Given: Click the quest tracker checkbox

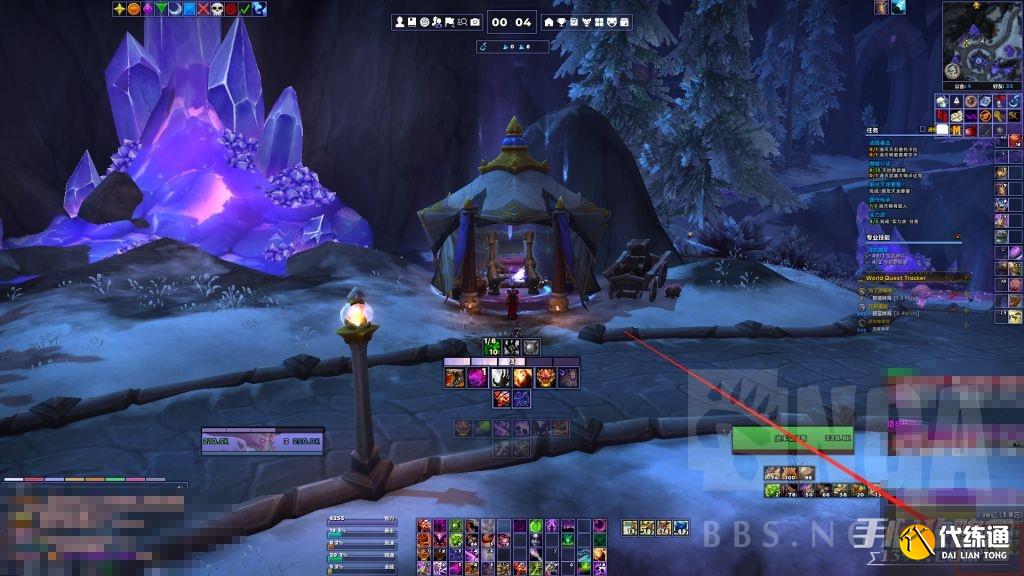Looking at the screenshot, I should pos(921,129).
